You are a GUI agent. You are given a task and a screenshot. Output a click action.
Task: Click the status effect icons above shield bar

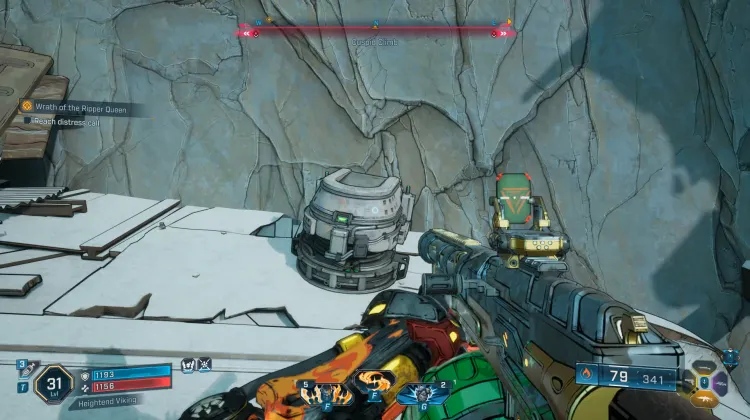pyautogui.click(x=196, y=365)
